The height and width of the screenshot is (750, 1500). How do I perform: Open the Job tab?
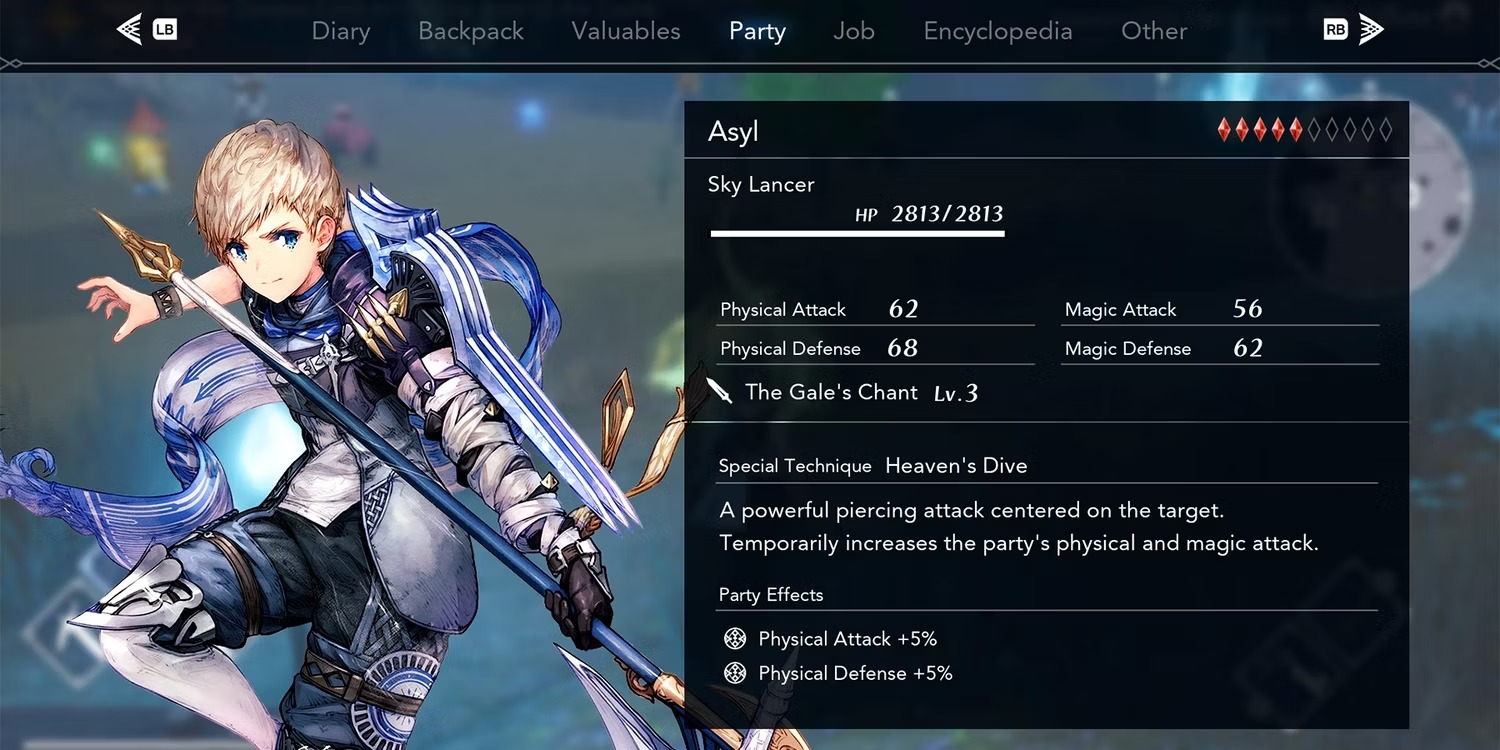click(x=854, y=31)
